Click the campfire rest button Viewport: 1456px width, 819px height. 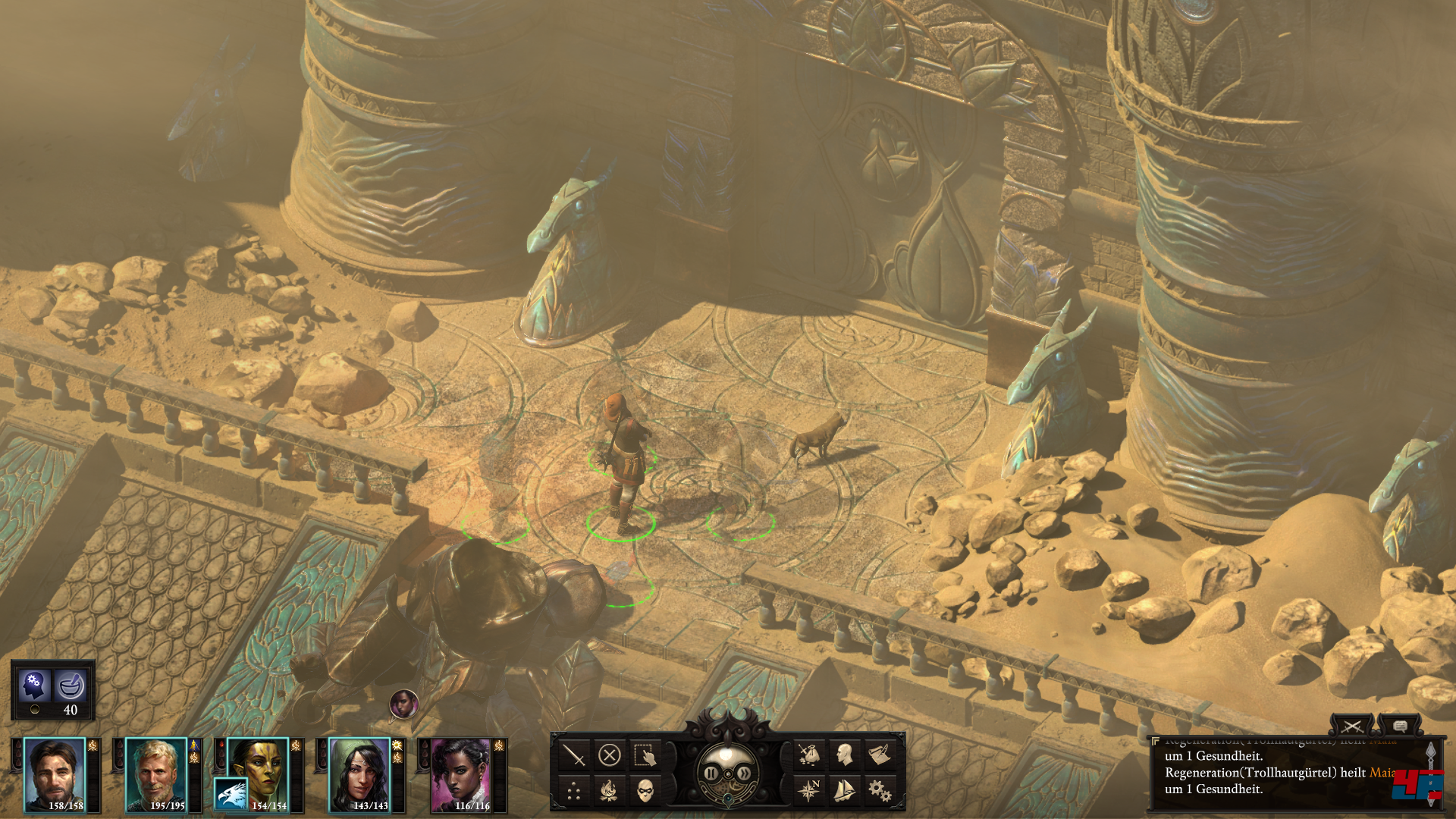pyautogui.click(x=609, y=792)
